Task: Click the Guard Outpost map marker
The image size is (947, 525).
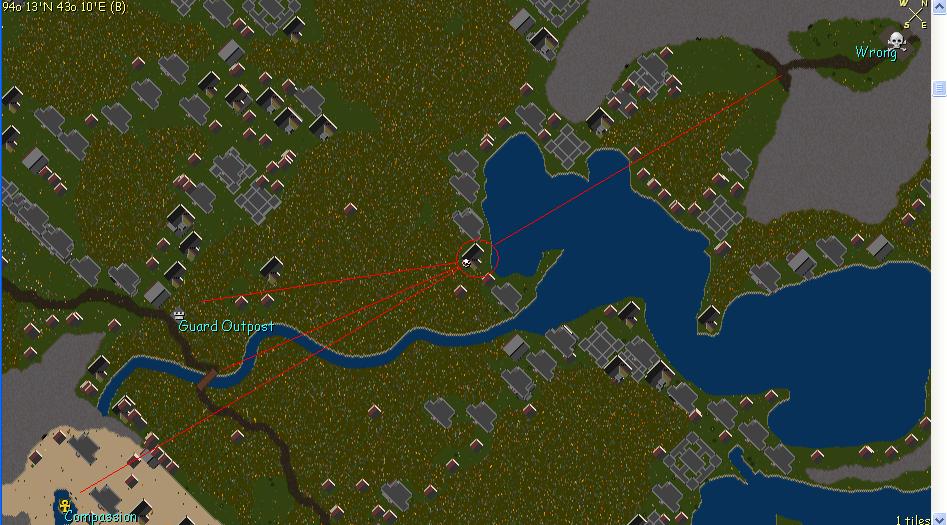Action: point(180,314)
